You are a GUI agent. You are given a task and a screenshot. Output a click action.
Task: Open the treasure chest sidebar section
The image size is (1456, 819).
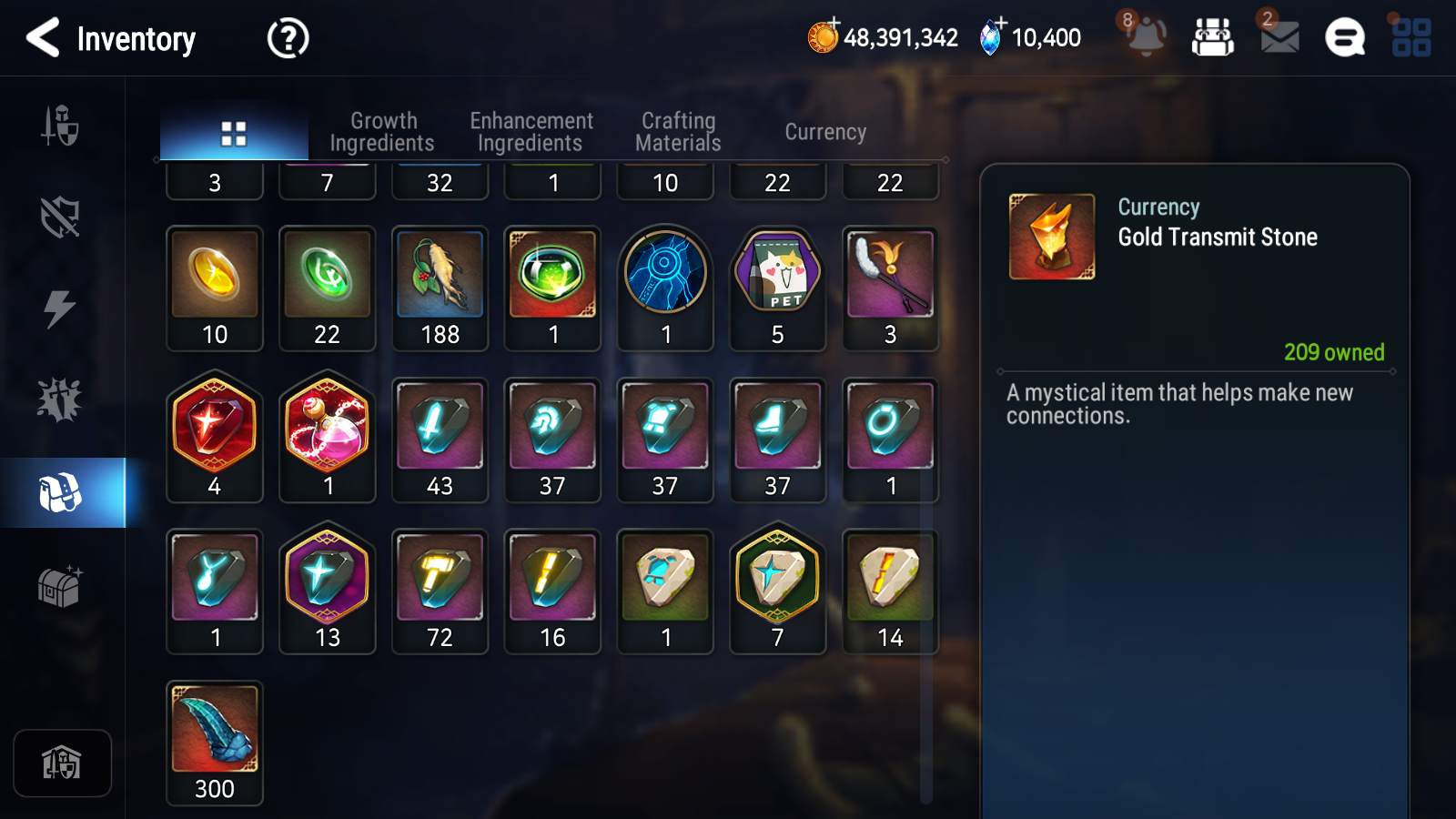tap(60, 587)
